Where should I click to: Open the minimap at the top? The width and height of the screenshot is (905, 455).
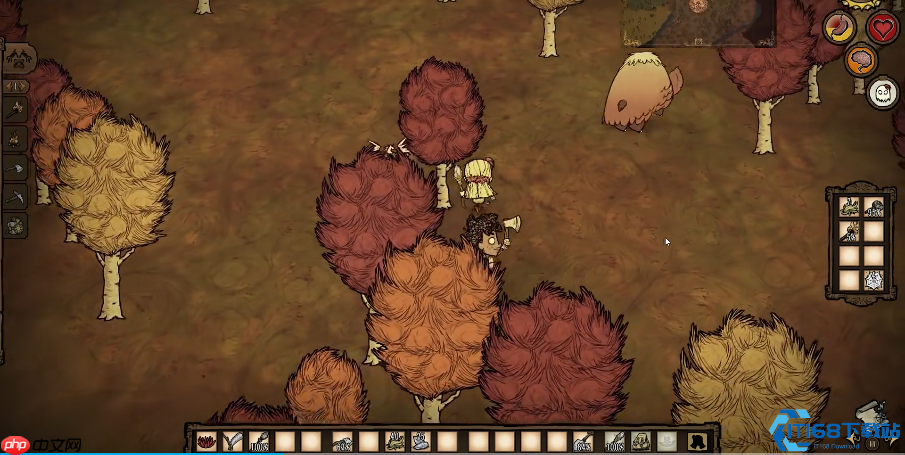tap(697, 22)
